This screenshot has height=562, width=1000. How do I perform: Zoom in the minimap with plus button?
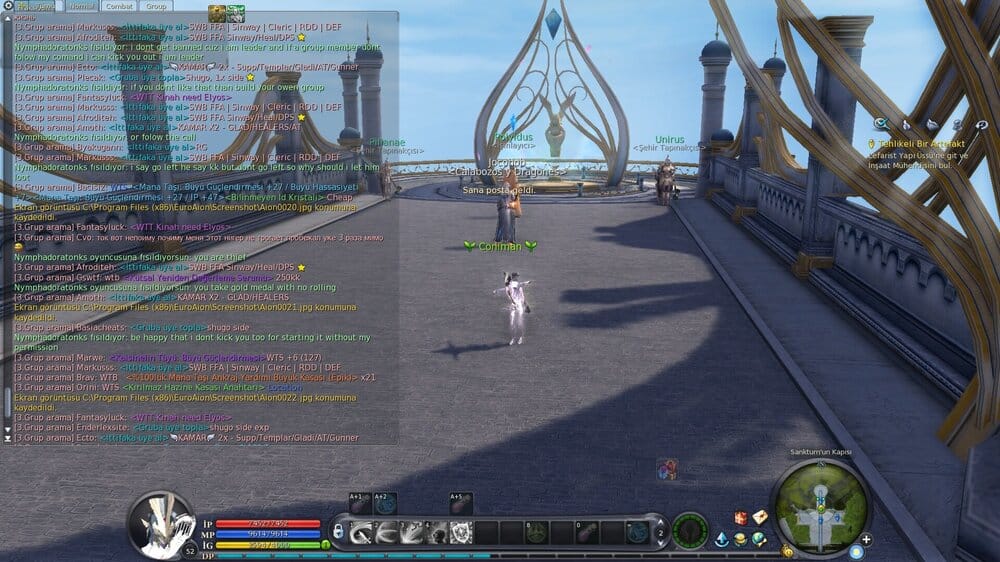[866, 539]
